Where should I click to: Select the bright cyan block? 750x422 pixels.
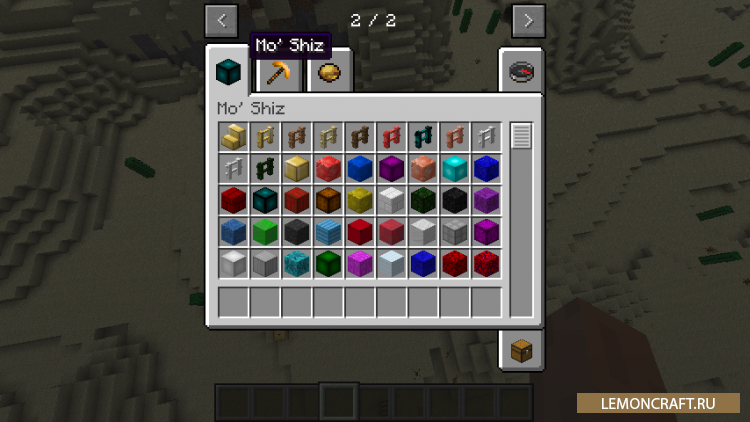[457, 169]
